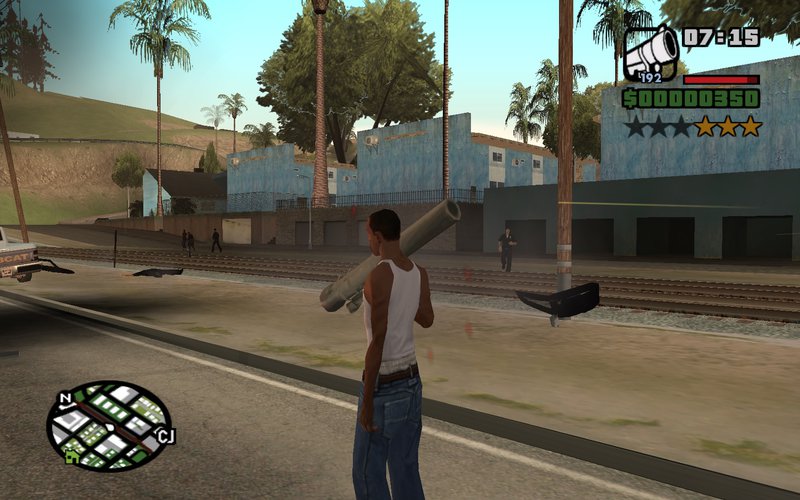
Task: Click the circular radar minimap
Action: pos(108,426)
